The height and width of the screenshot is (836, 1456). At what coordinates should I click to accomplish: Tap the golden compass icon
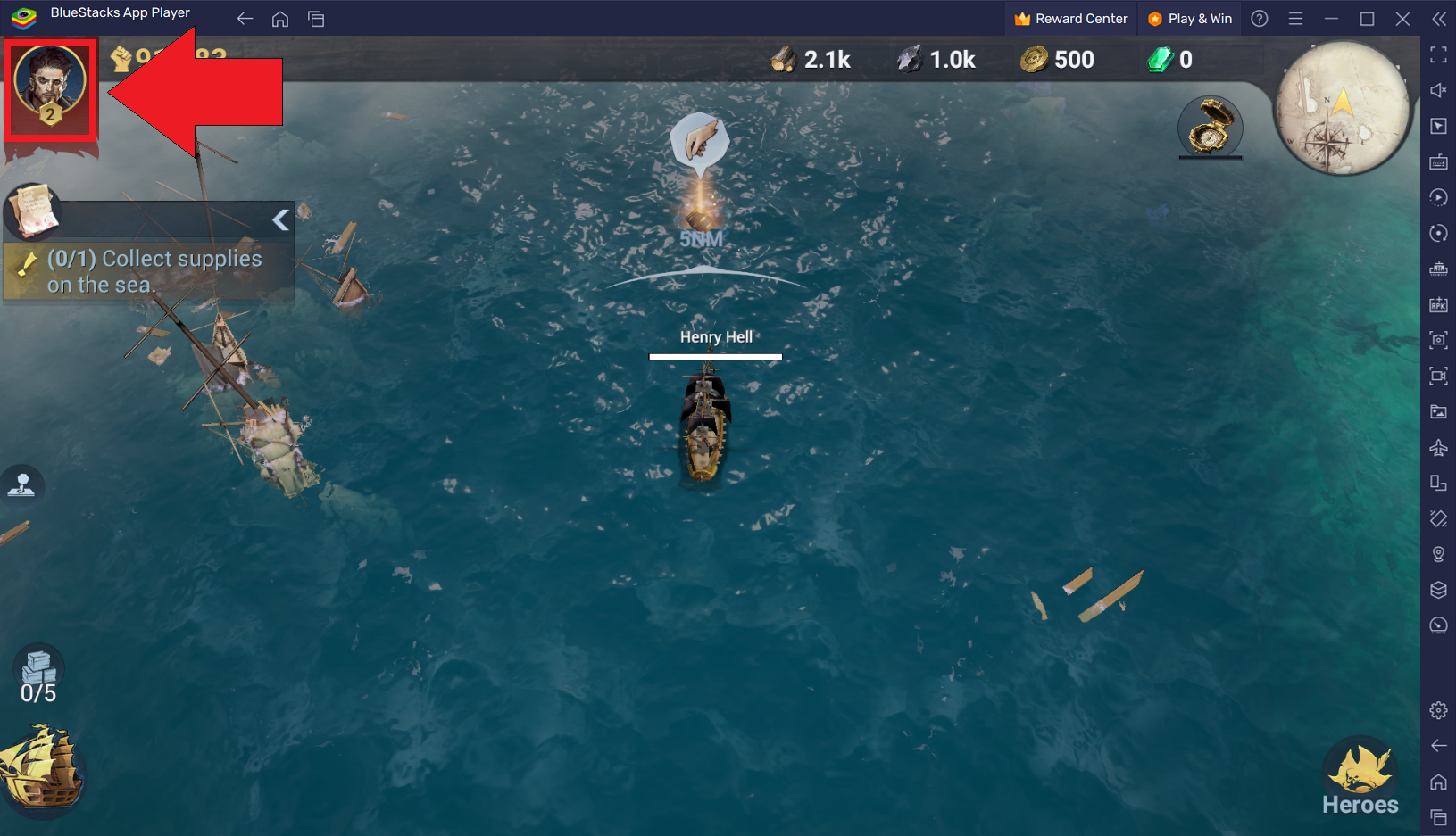coord(1210,127)
